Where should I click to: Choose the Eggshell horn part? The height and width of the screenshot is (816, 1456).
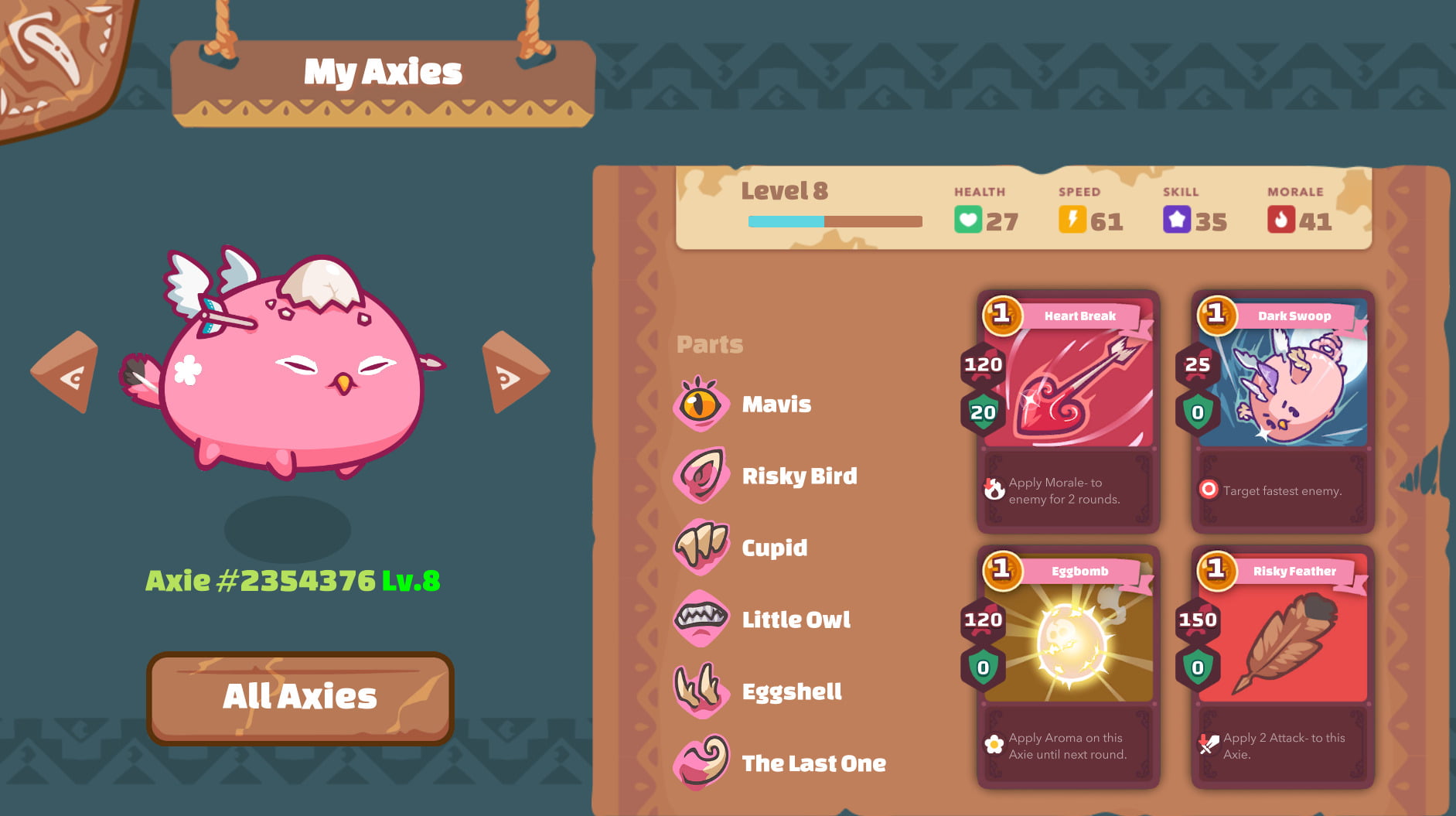click(x=790, y=691)
